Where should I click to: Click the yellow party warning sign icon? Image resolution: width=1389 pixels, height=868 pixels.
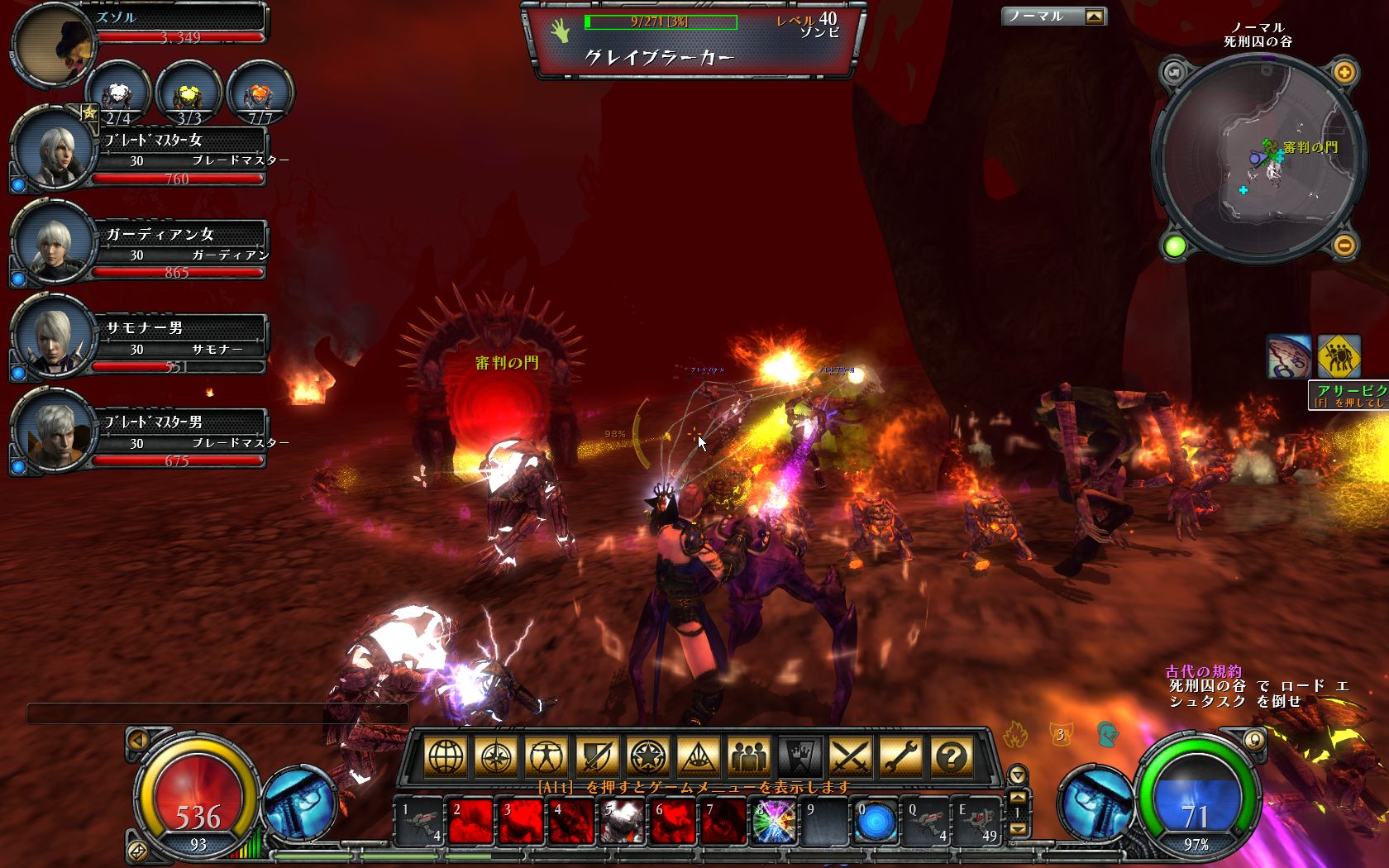1339,357
